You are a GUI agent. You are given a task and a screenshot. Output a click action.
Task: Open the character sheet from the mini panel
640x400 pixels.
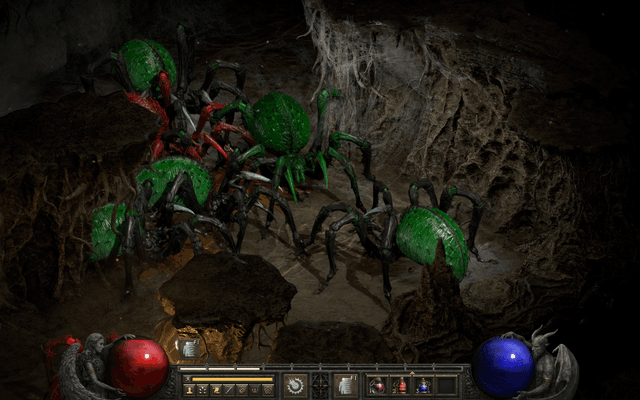pos(189,389)
